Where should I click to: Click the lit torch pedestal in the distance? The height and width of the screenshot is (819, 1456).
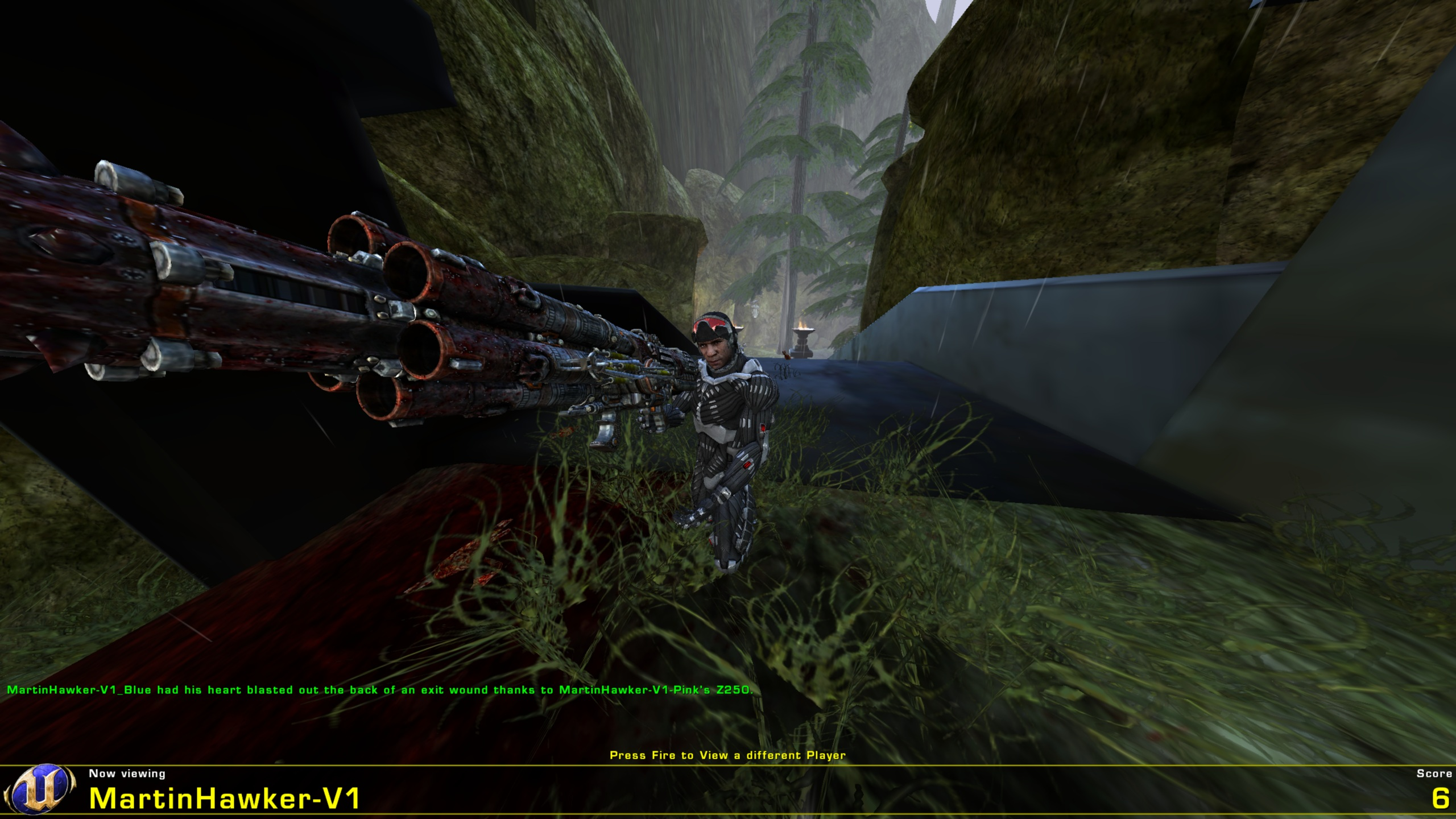pyautogui.click(x=802, y=337)
